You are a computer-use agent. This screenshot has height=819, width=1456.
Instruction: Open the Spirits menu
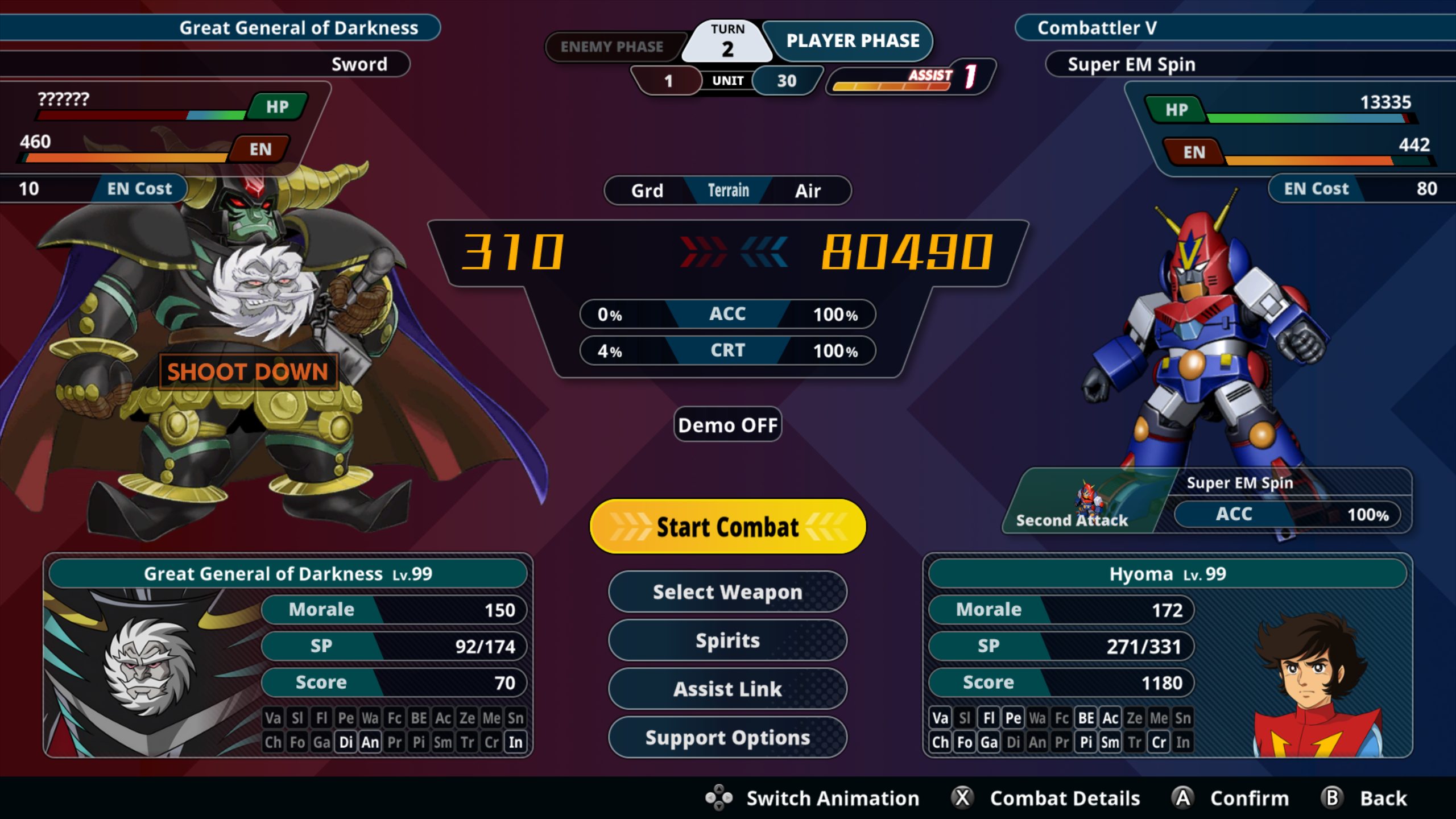(727, 640)
